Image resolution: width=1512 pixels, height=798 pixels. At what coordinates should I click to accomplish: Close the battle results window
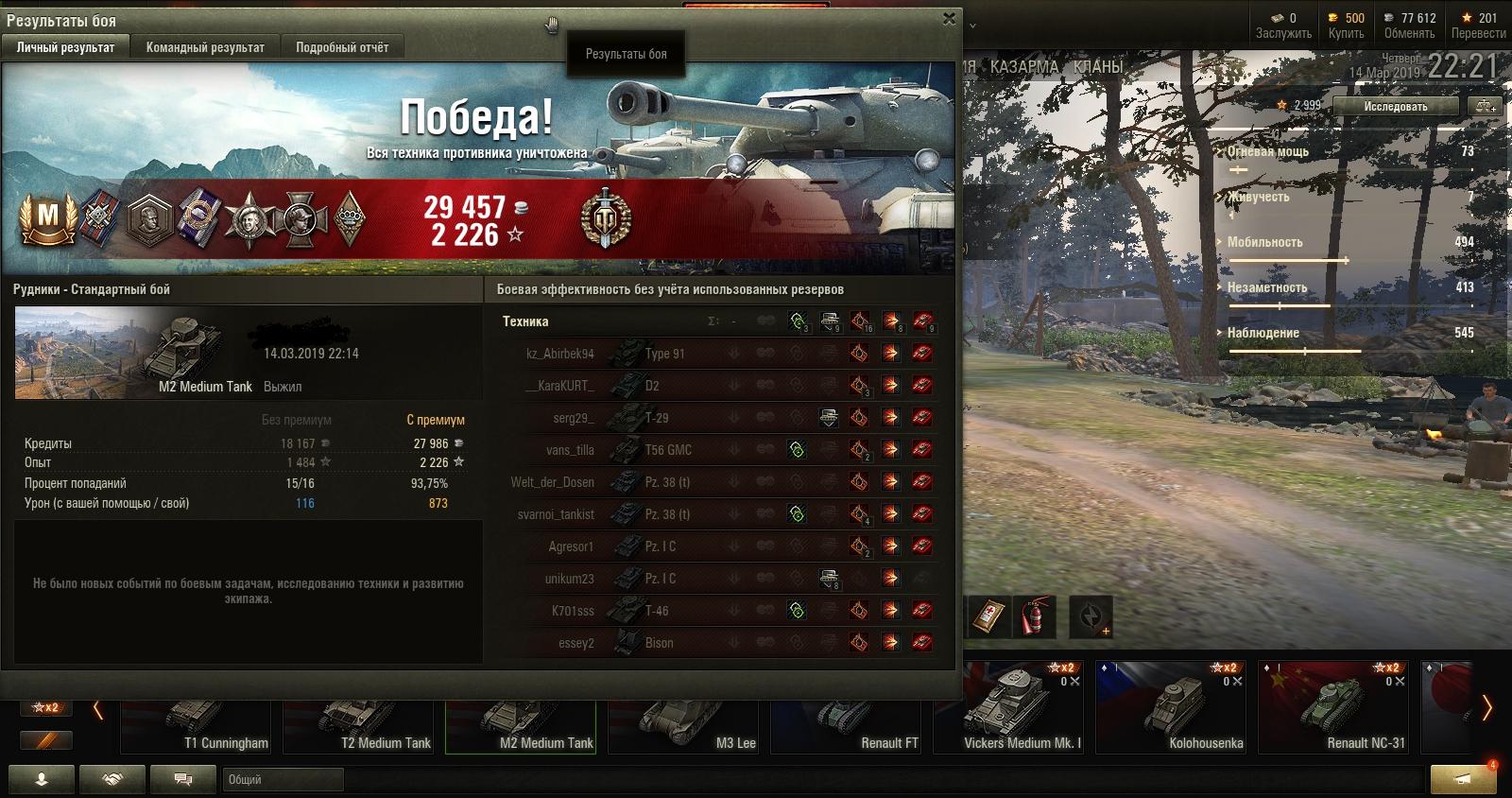click(x=949, y=18)
